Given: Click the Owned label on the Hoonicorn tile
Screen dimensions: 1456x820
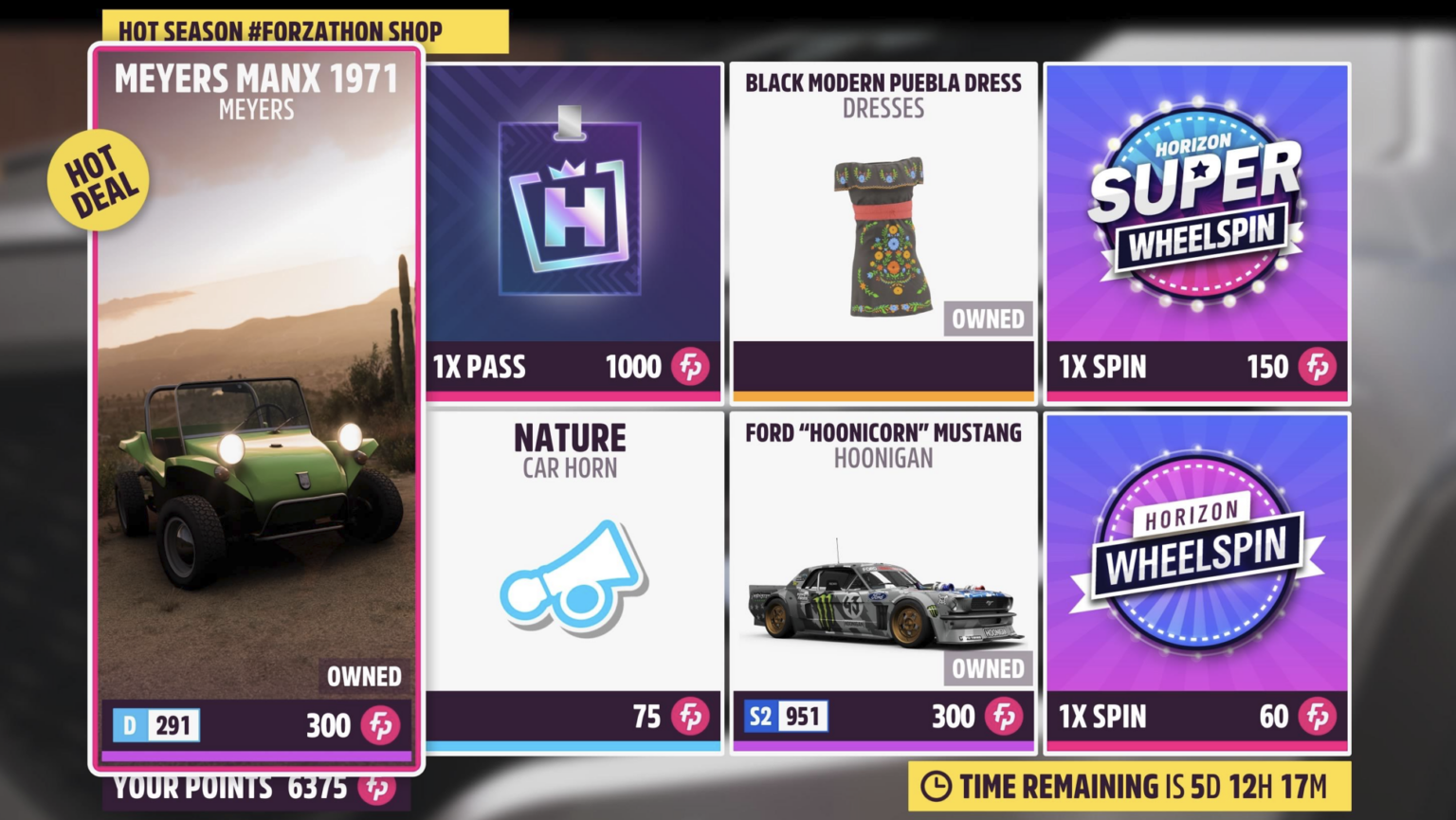Looking at the screenshot, I should point(987,669).
